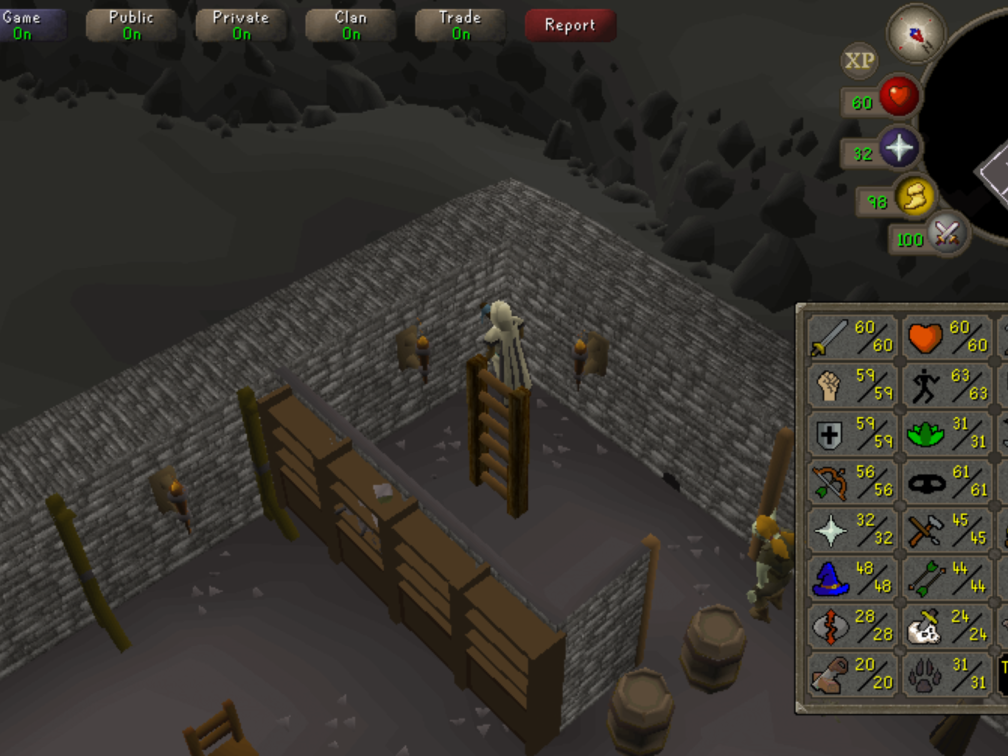Screen dimensions: 1008x756
Task: Toggle the Game chat filter
Action: point(27,25)
